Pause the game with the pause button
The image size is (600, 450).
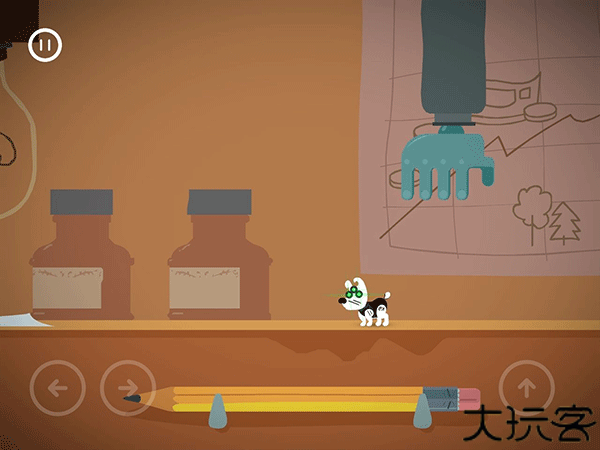(45, 45)
